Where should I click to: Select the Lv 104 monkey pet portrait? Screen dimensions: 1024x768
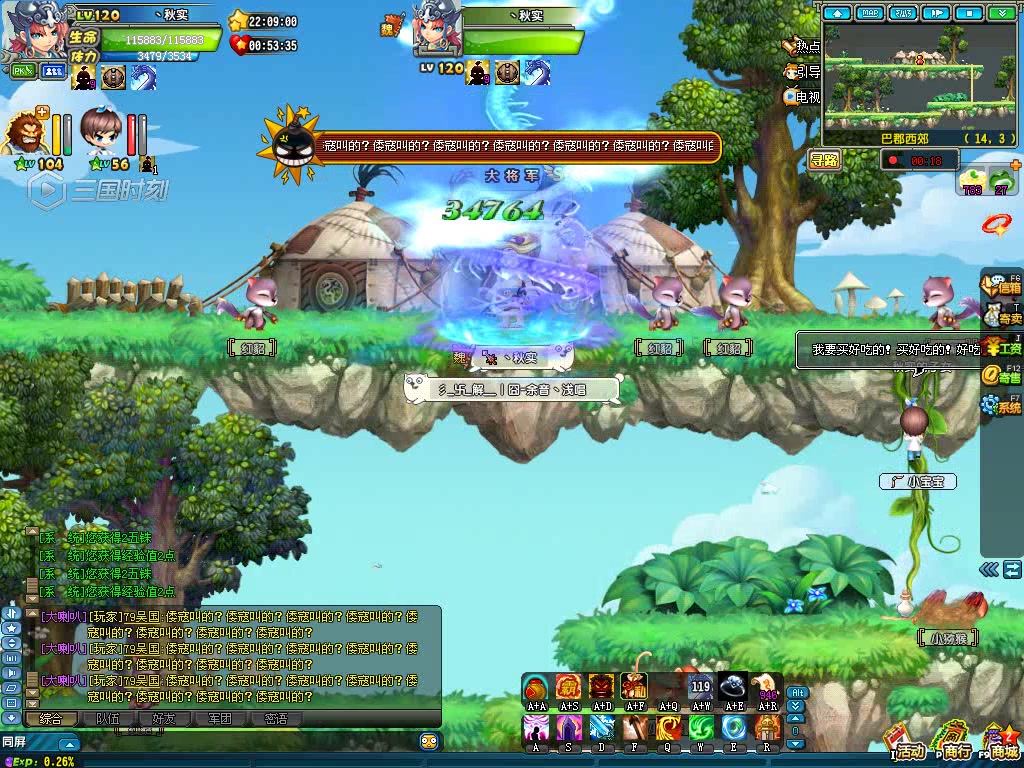[x=24, y=132]
